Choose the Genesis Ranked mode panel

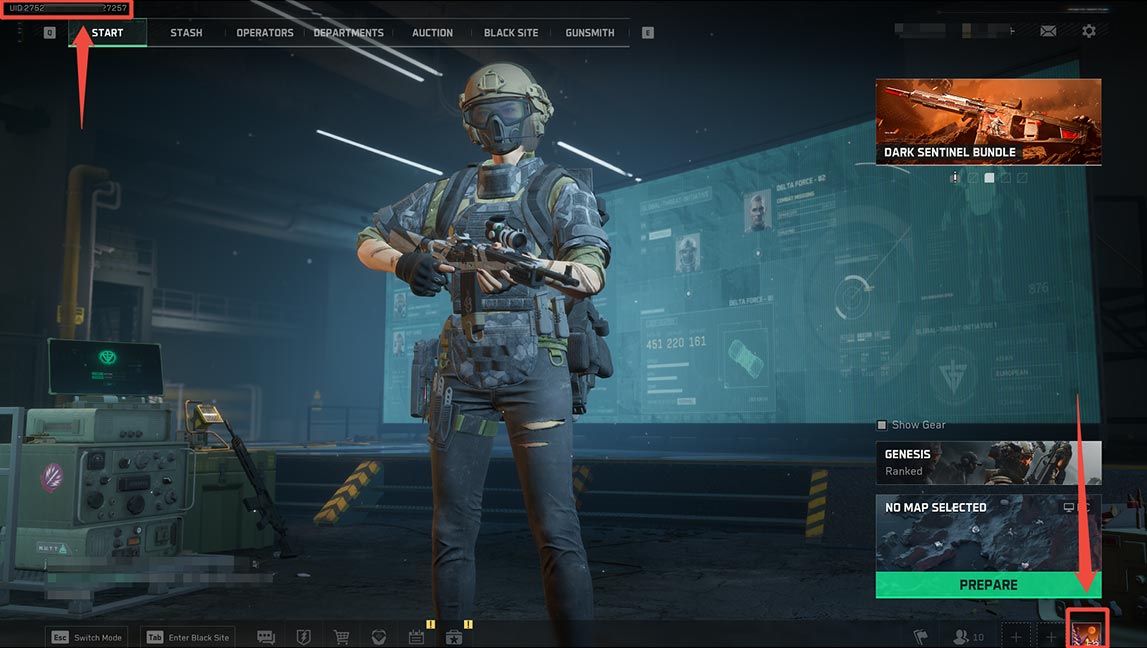click(x=988, y=462)
